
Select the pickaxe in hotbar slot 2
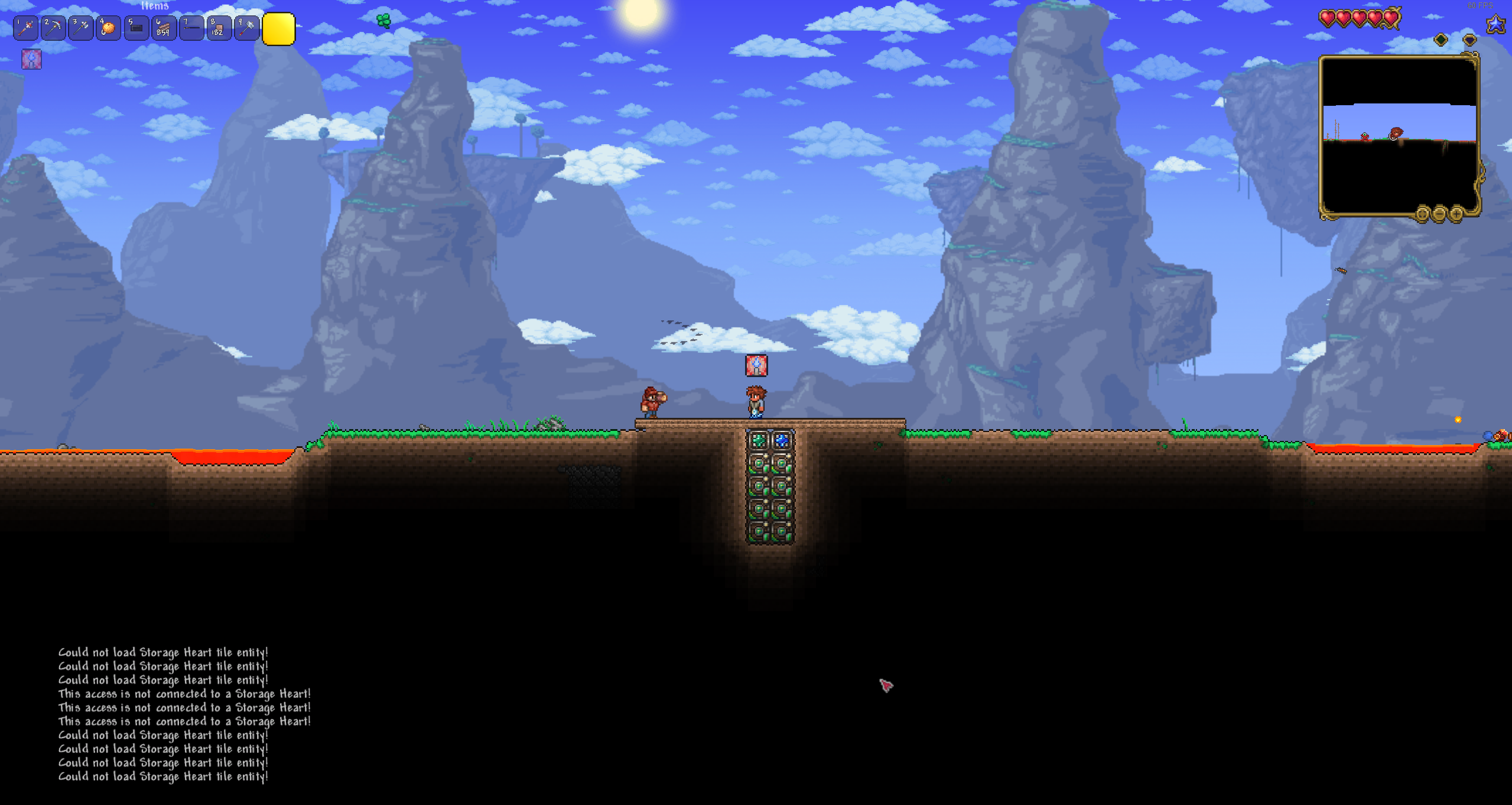pos(54,28)
